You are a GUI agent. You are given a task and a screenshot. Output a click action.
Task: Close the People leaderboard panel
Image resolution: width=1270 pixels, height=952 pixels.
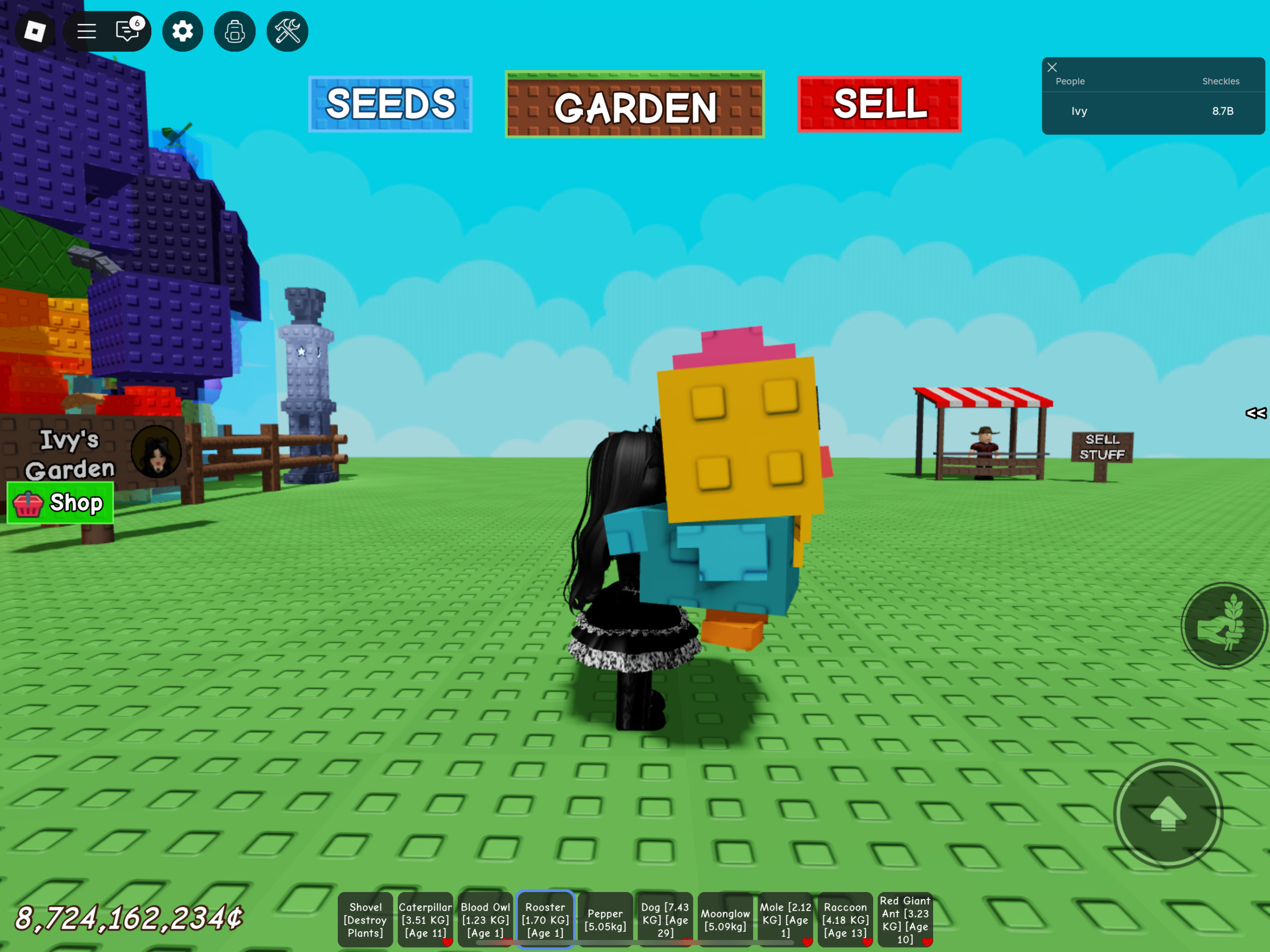pos(1052,67)
